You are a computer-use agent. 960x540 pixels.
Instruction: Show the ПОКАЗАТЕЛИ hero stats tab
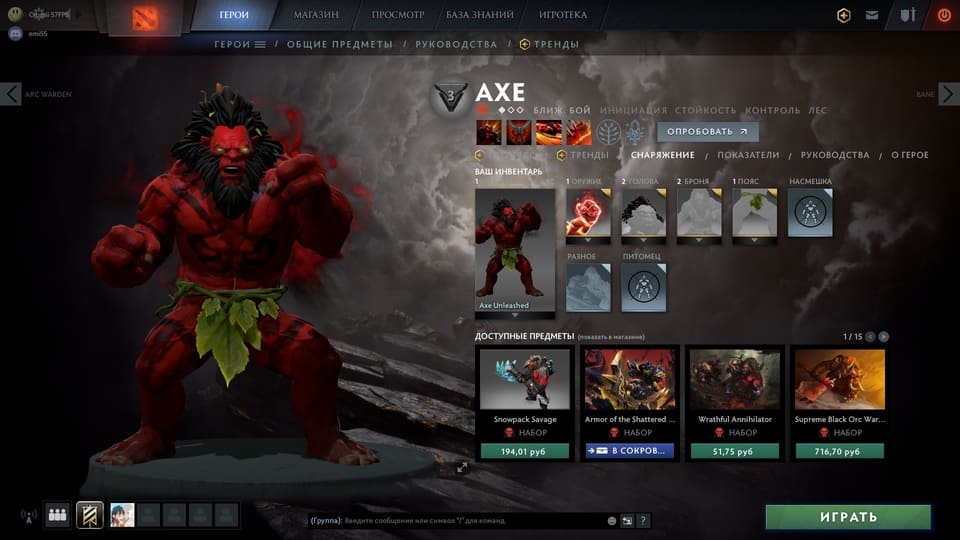pyautogui.click(x=748, y=155)
